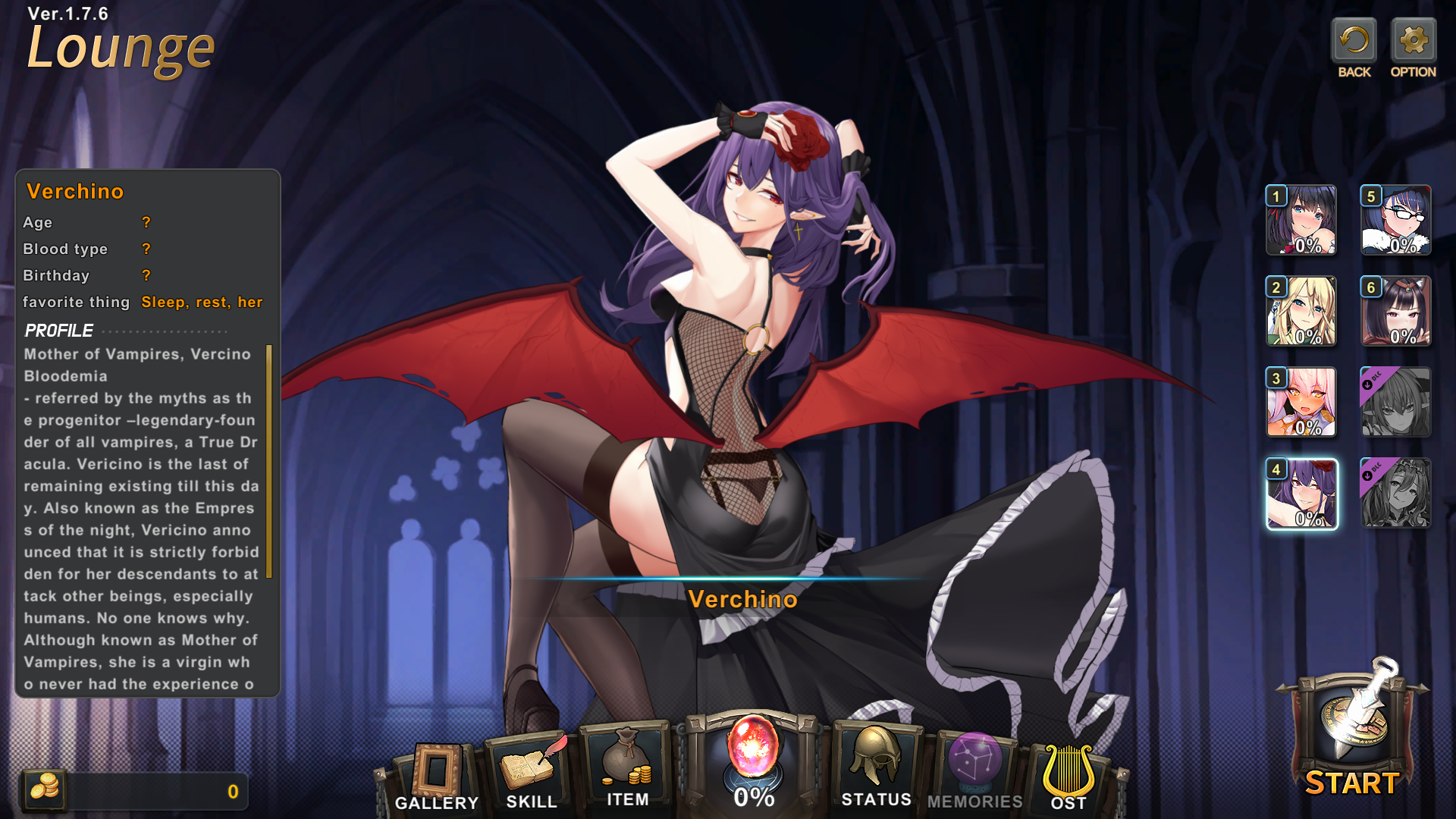Viewport: 1456px width, 819px height.
Task: Click the profile text scrollbar
Action: 268,461
